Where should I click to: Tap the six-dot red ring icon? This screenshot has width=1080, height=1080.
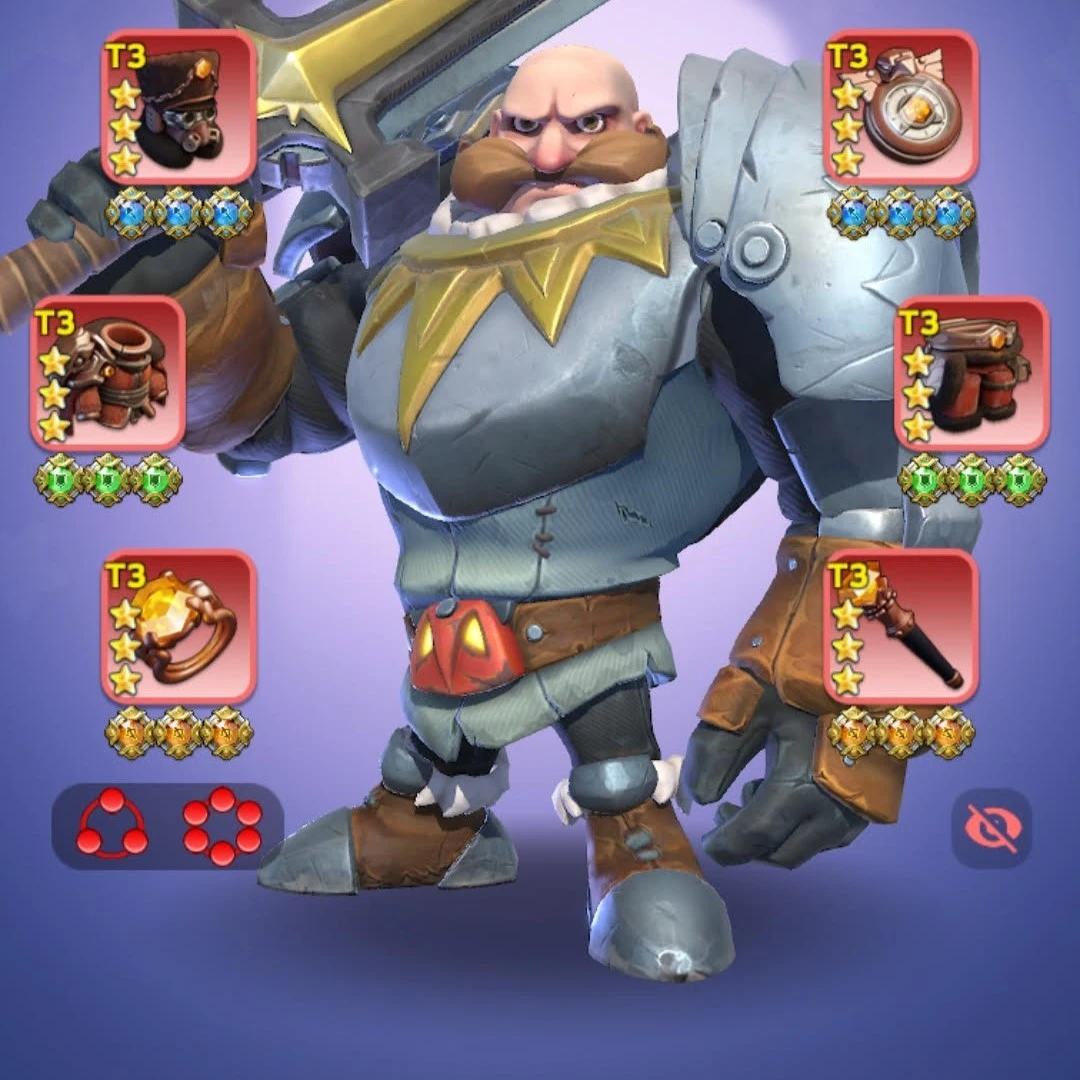222,826
